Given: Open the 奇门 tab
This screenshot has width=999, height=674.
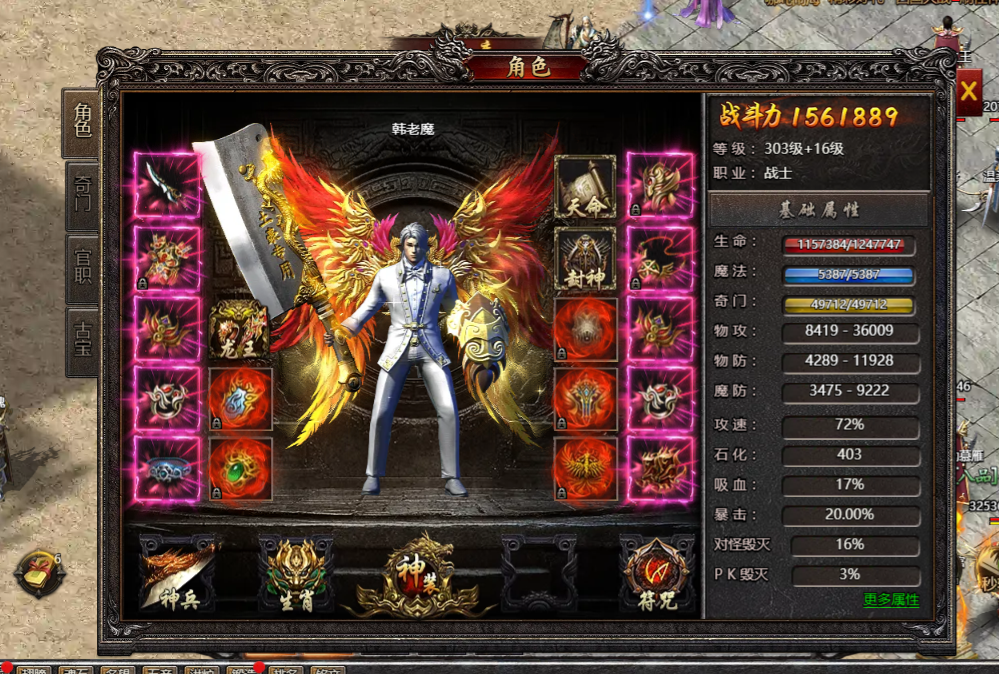Looking at the screenshot, I should tap(81, 197).
